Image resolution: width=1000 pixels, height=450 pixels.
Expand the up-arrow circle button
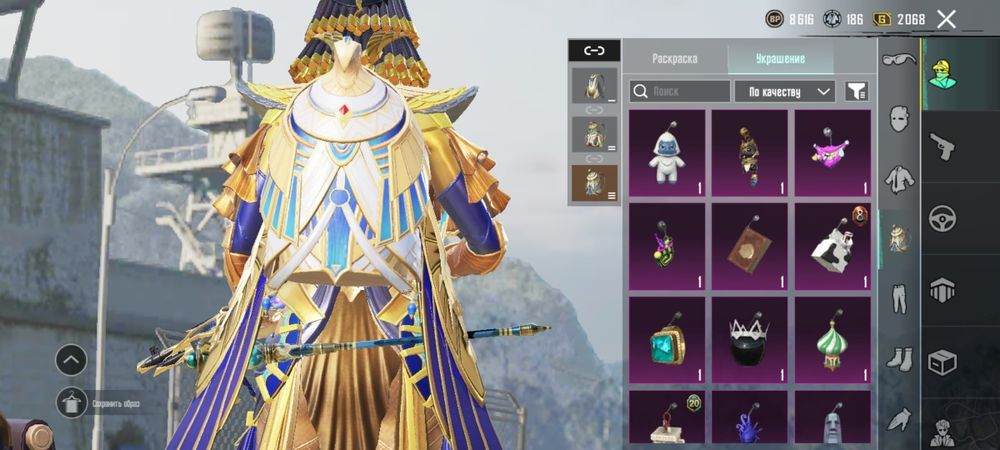click(71, 360)
